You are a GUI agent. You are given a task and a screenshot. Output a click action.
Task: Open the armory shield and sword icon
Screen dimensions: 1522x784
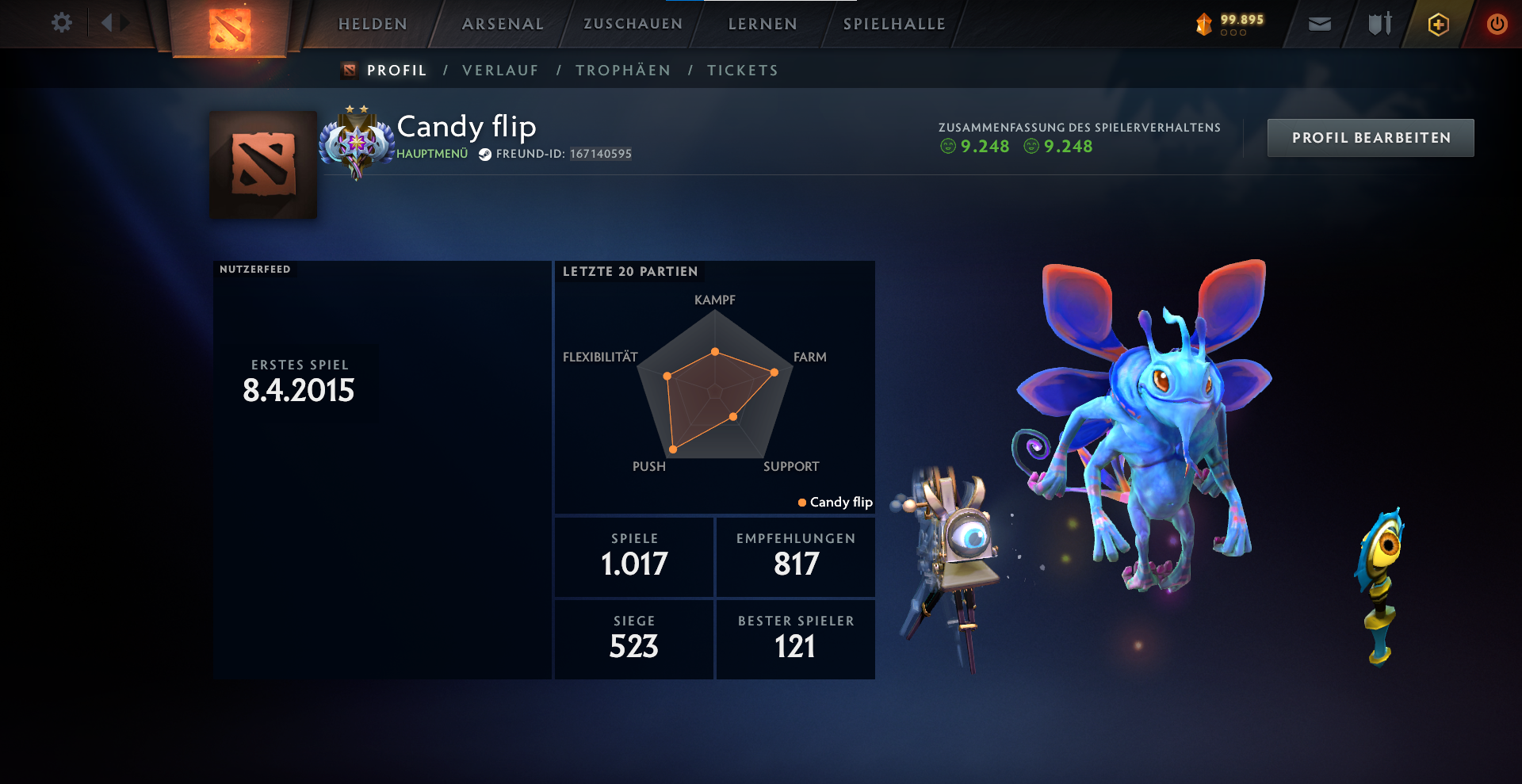pos(1379,24)
